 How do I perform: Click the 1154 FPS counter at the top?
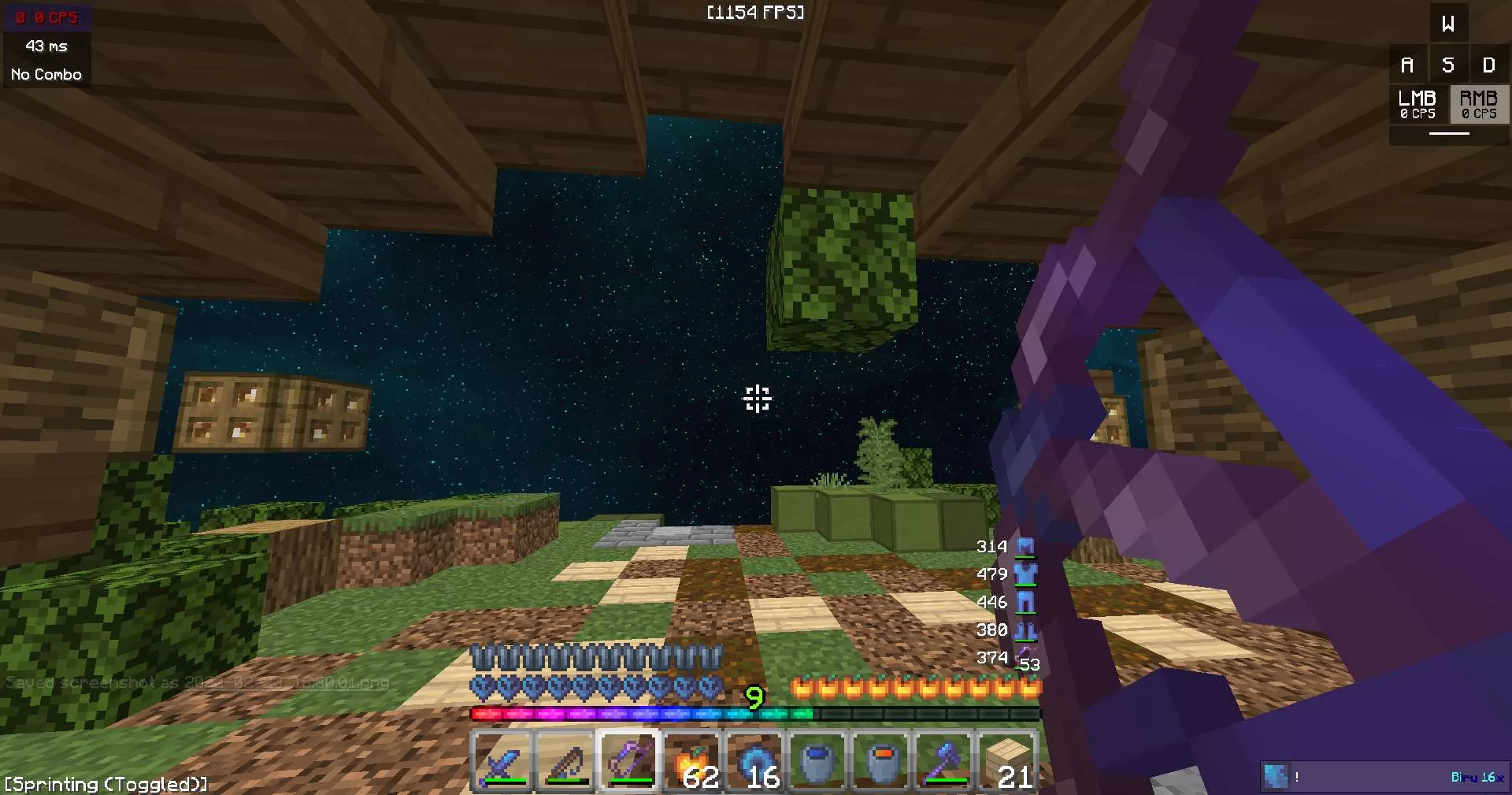pyautogui.click(x=755, y=12)
